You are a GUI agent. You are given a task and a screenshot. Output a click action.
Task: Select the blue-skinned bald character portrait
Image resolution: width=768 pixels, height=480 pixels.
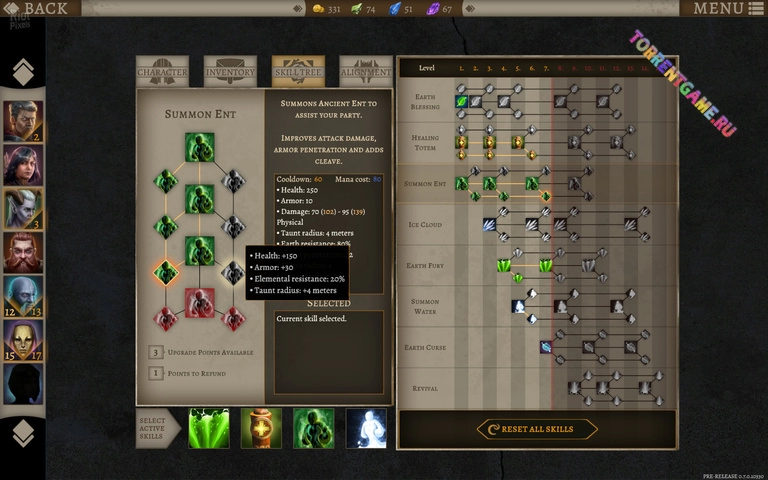pos(23,297)
